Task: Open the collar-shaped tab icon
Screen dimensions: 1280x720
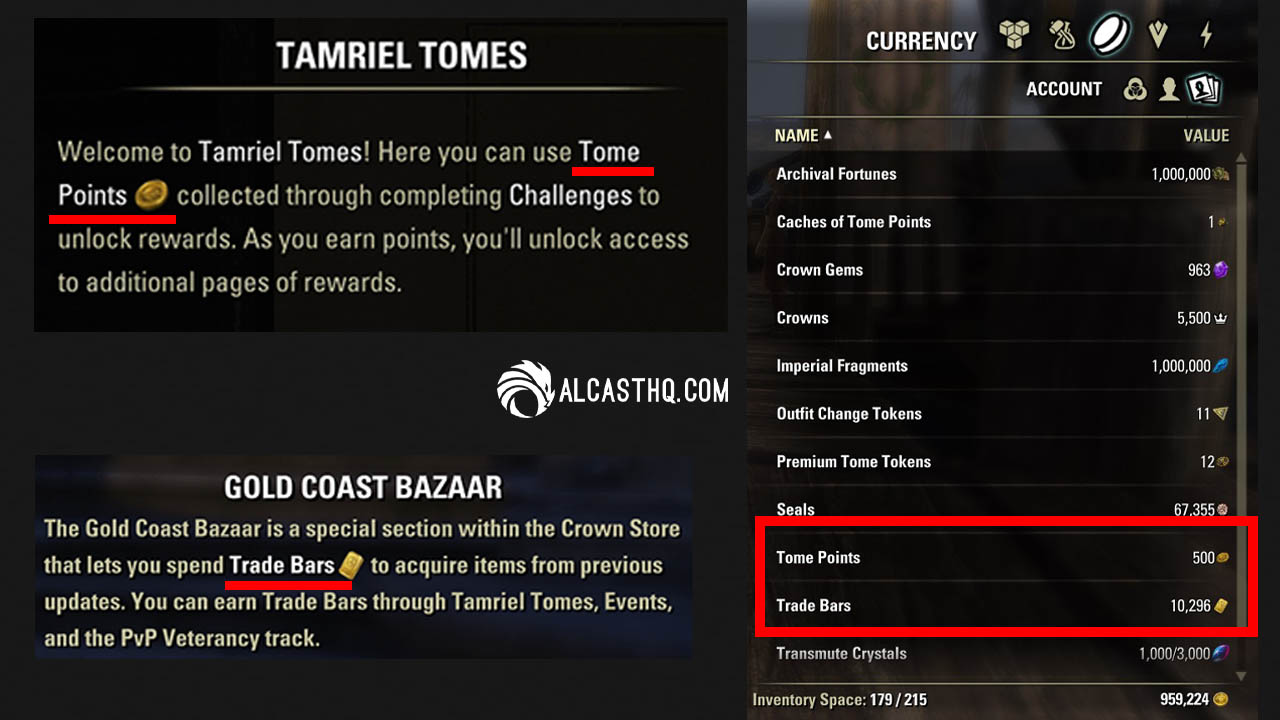Action: click(1158, 37)
